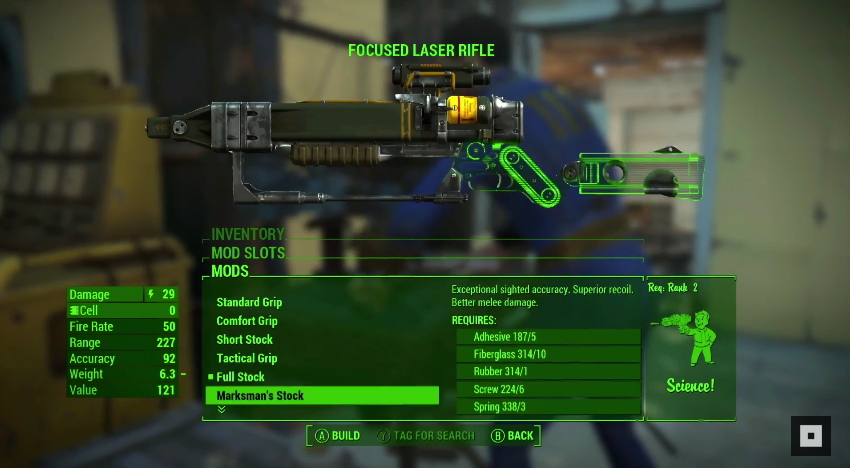Select the Adhesive 187/5 requirement row
850x468 pixels.
point(548,337)
